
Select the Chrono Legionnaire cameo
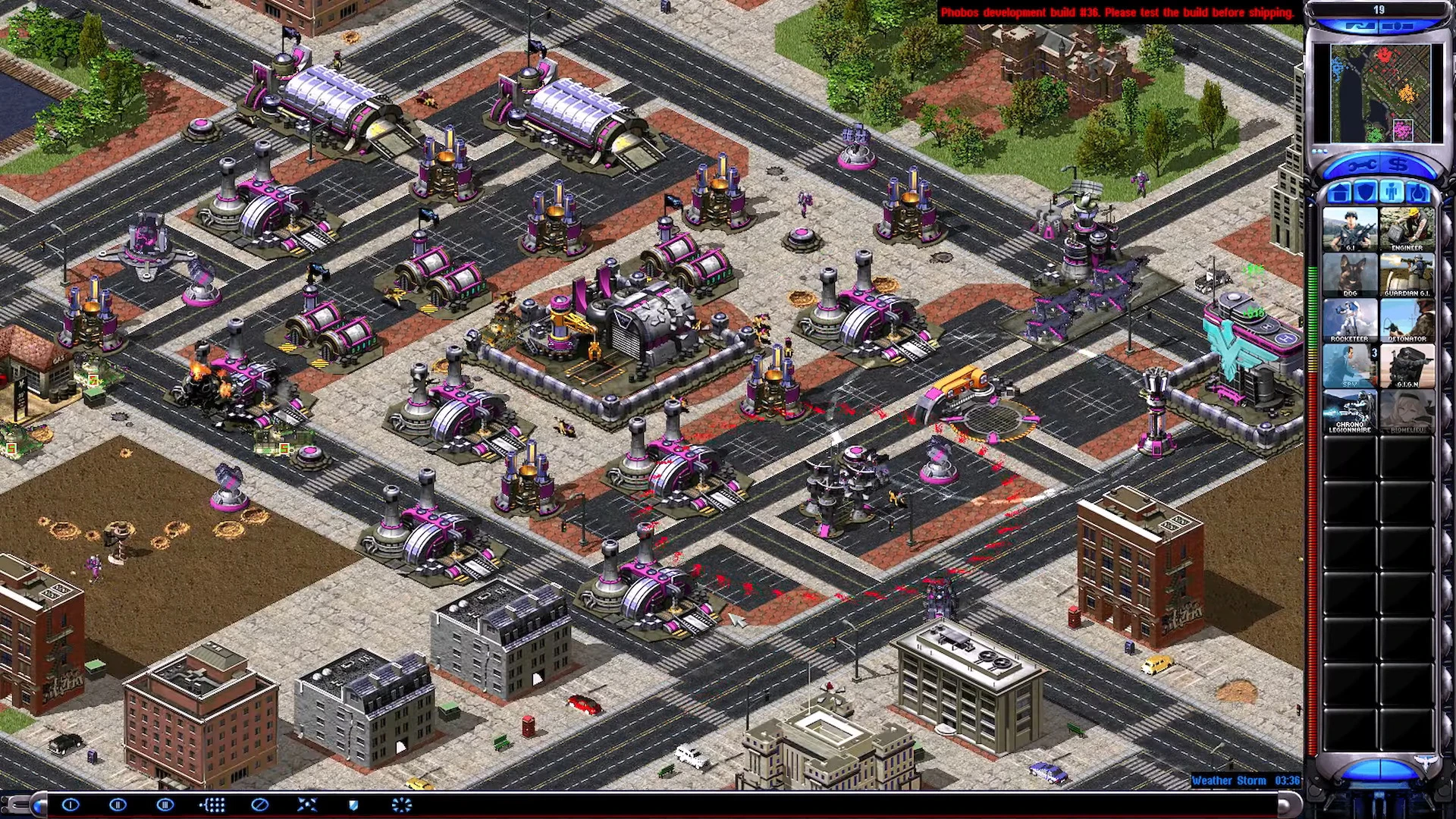tap(1350, 411)
